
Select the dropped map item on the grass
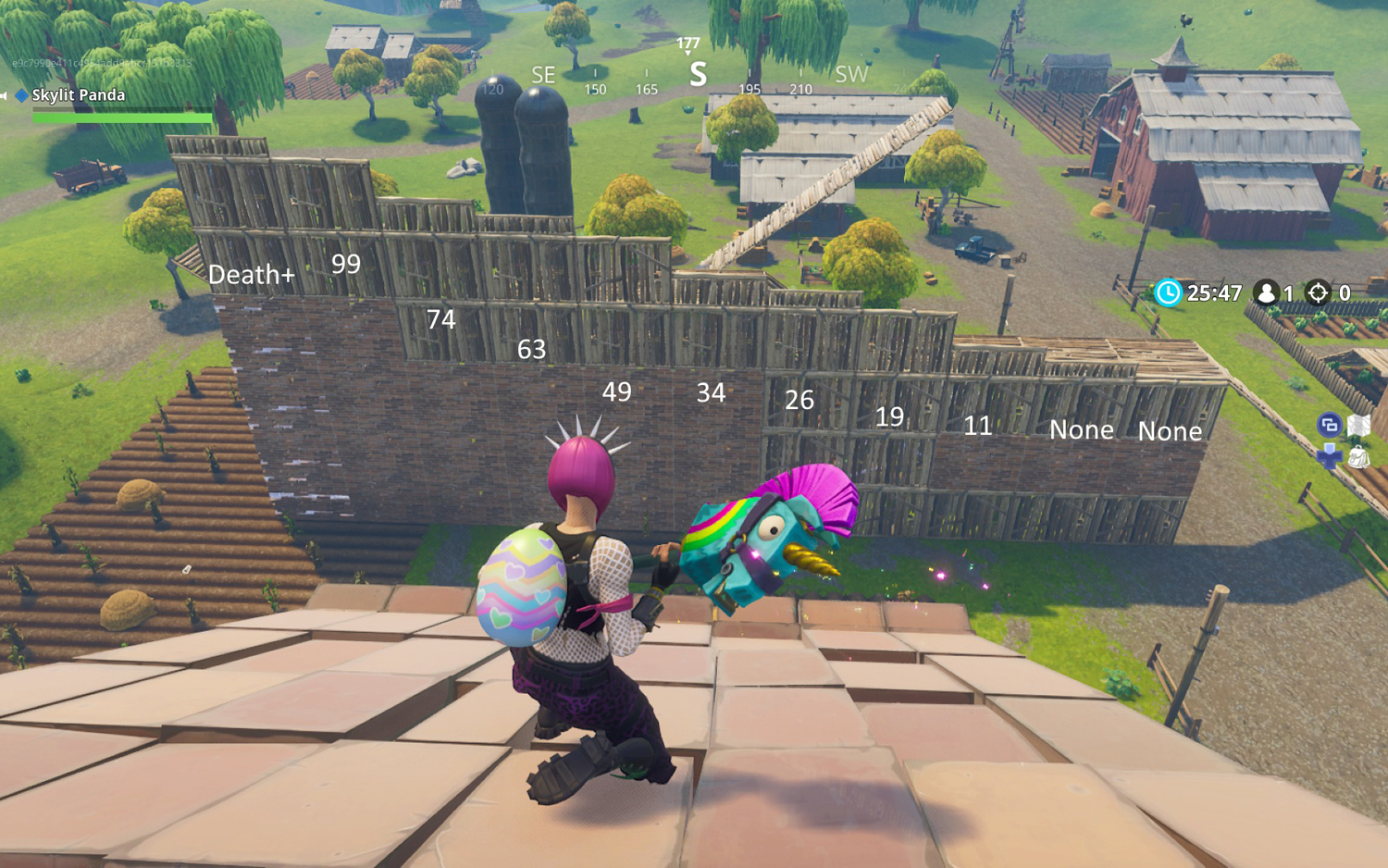point(1358,425)
